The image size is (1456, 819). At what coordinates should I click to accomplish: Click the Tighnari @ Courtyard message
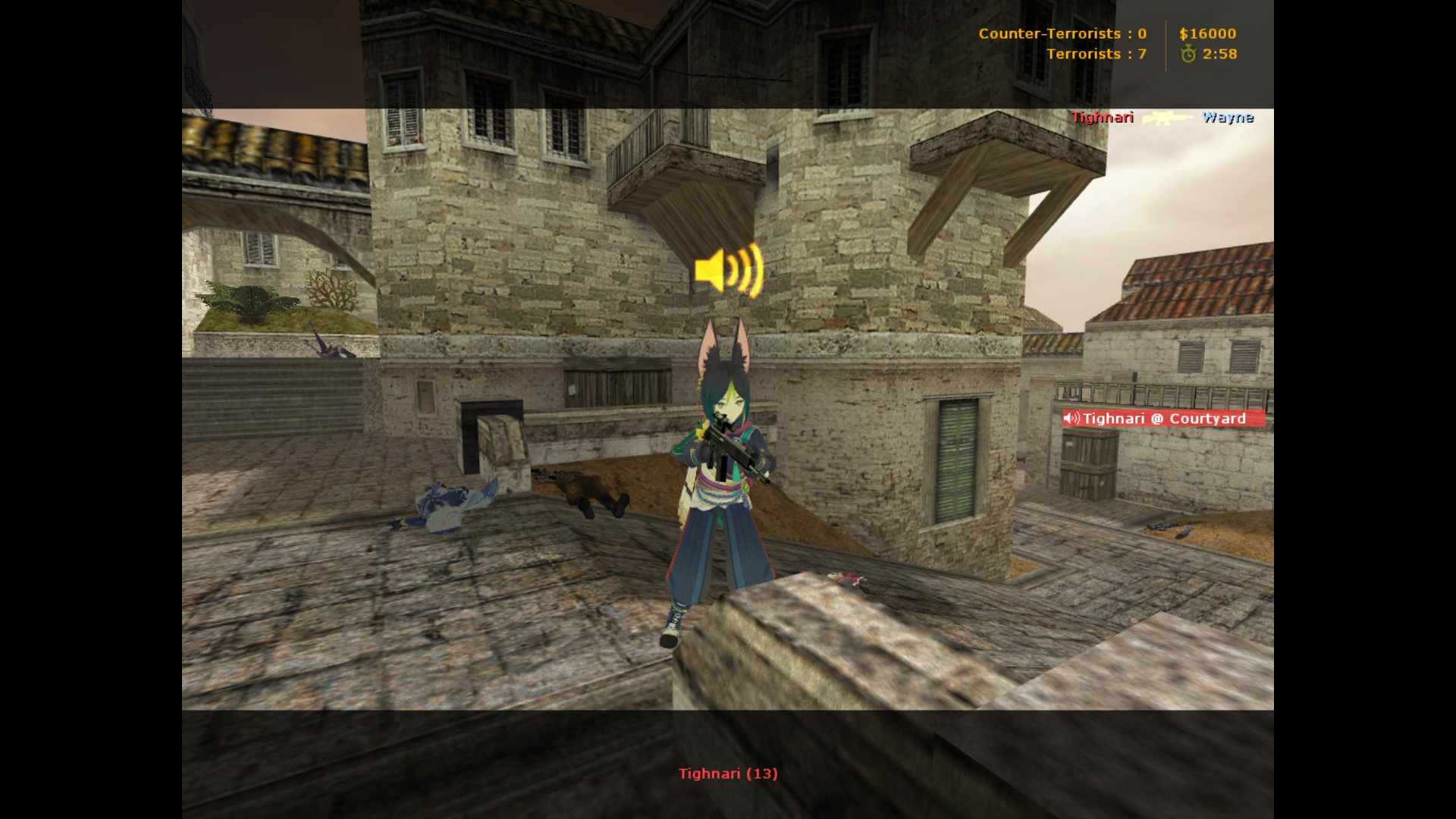point(1164,419)
